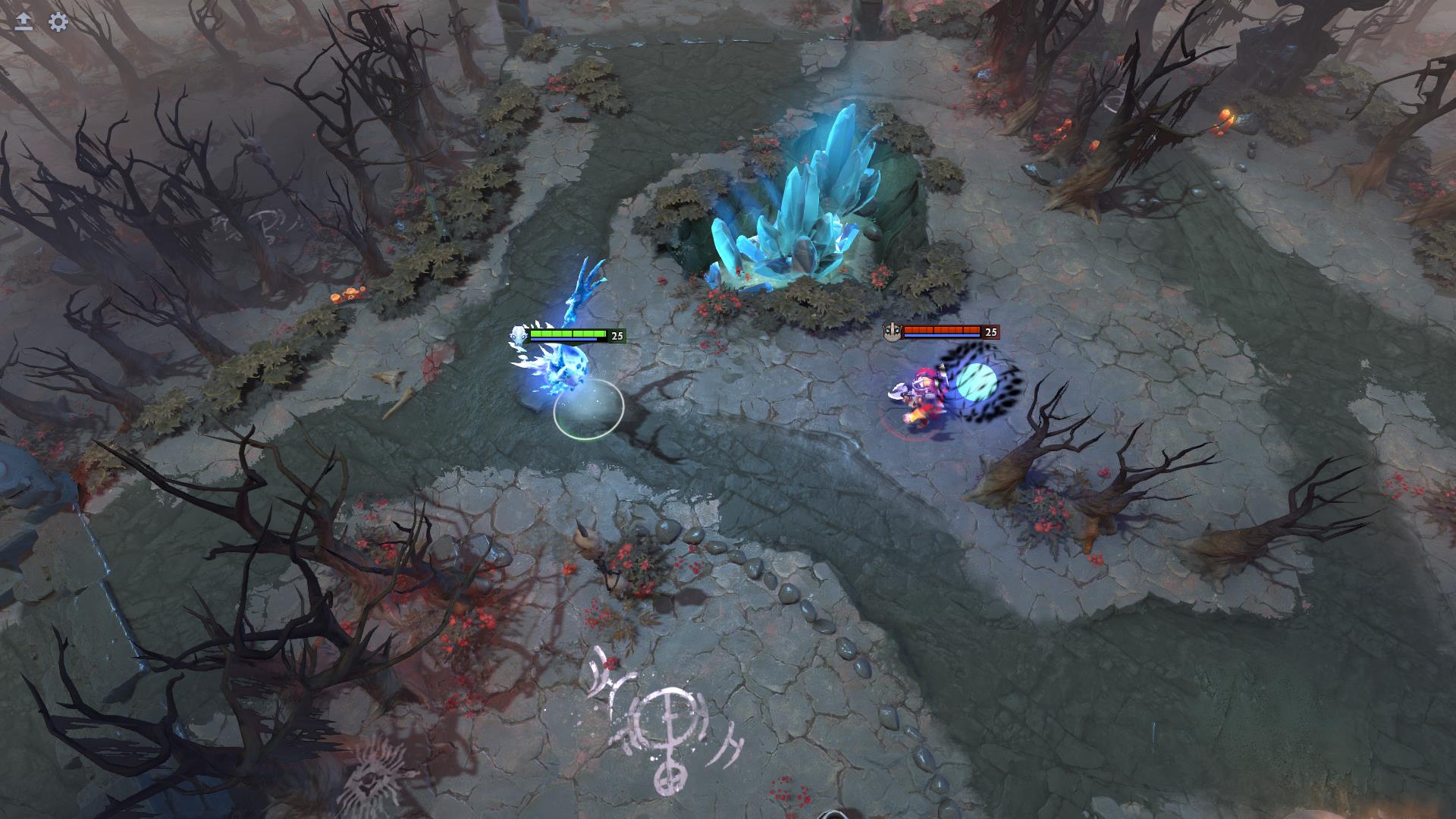The width and height of the screenshot is (1456, 819).
Task: Select the enemy hero's helmet portrait icon
Action: pyautogui.click(x=893, y=332)
